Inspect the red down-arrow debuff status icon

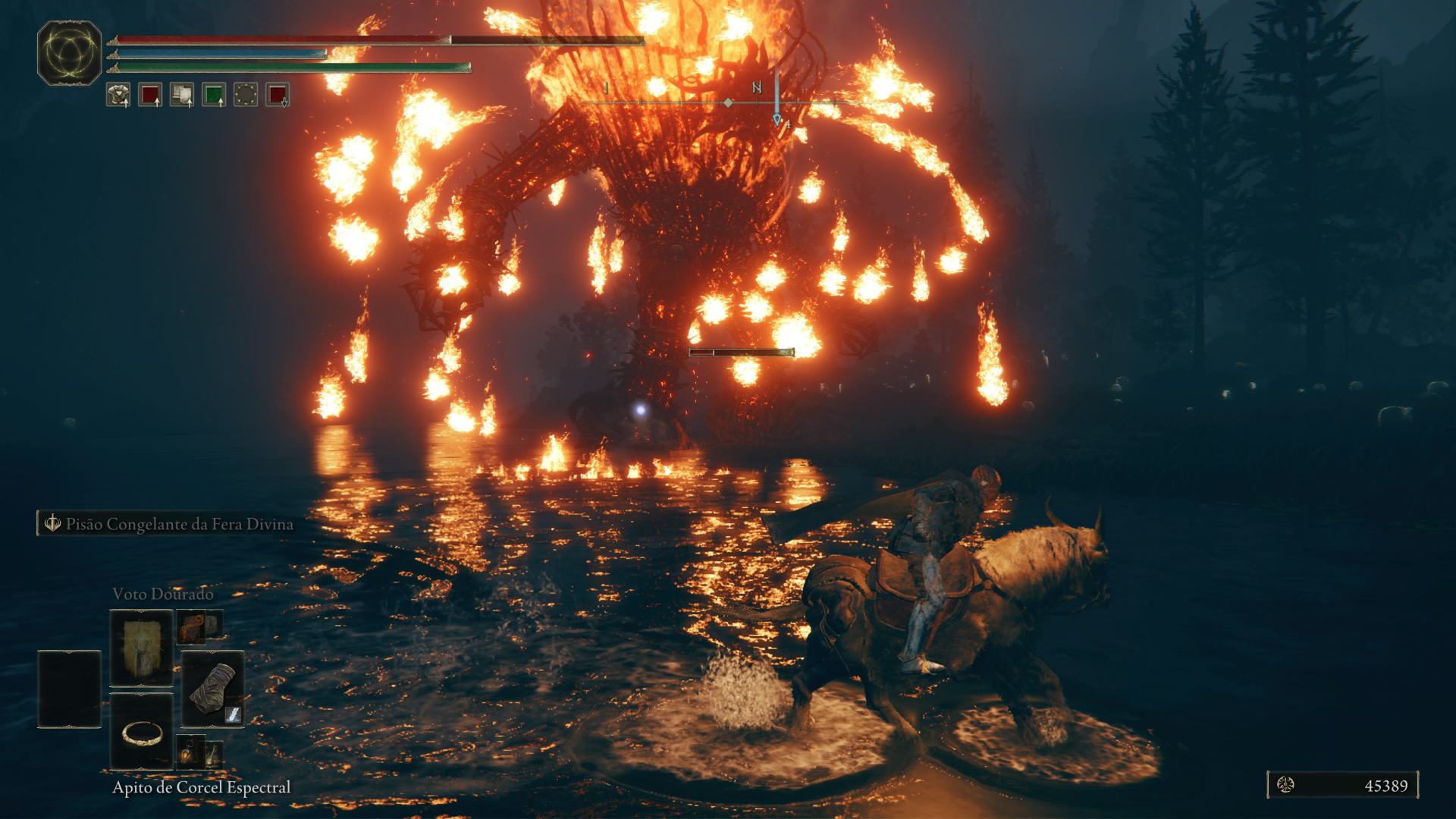(278, 95)
